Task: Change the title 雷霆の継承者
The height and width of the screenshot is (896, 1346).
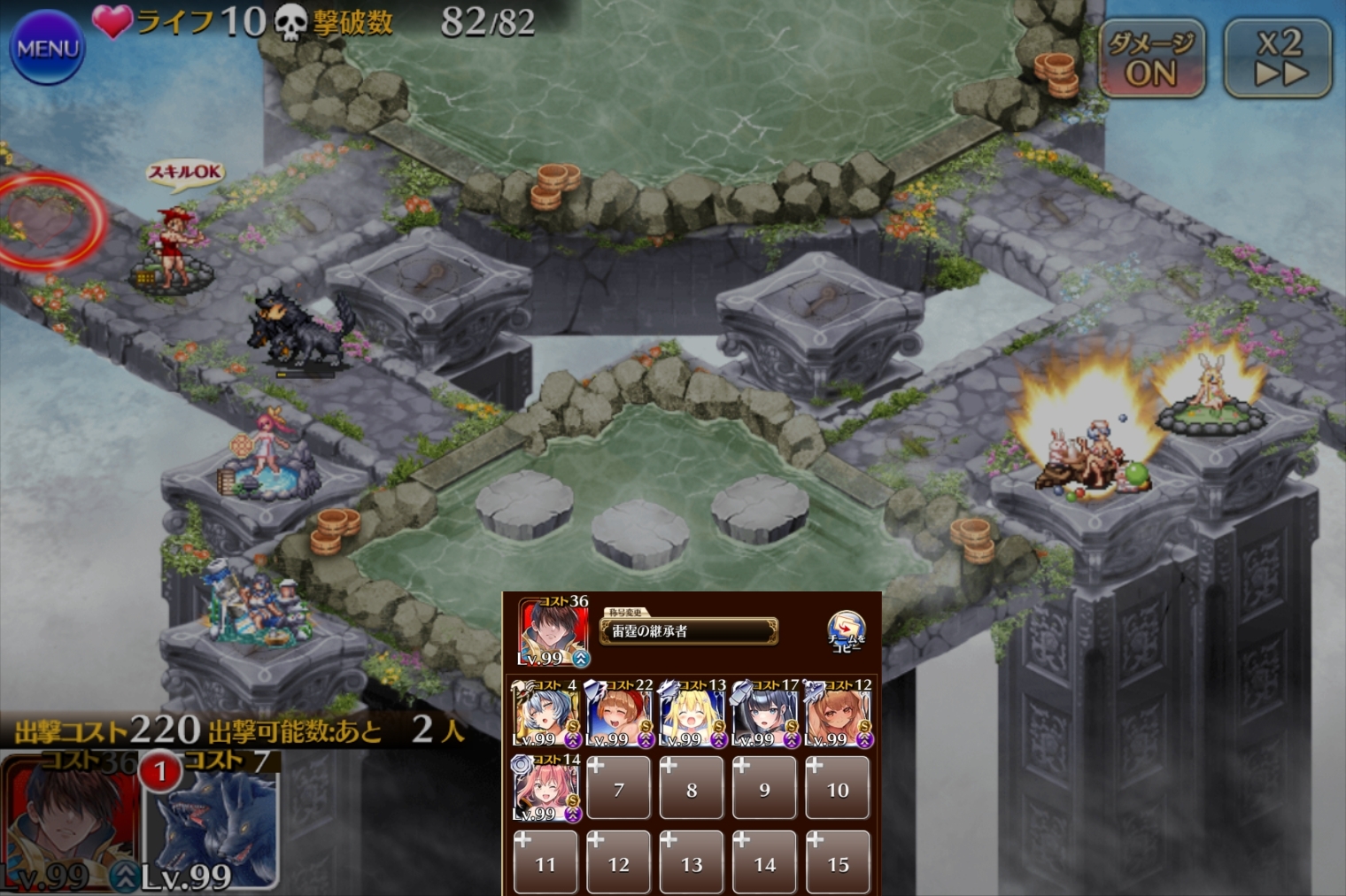Action: click(689, 631)
